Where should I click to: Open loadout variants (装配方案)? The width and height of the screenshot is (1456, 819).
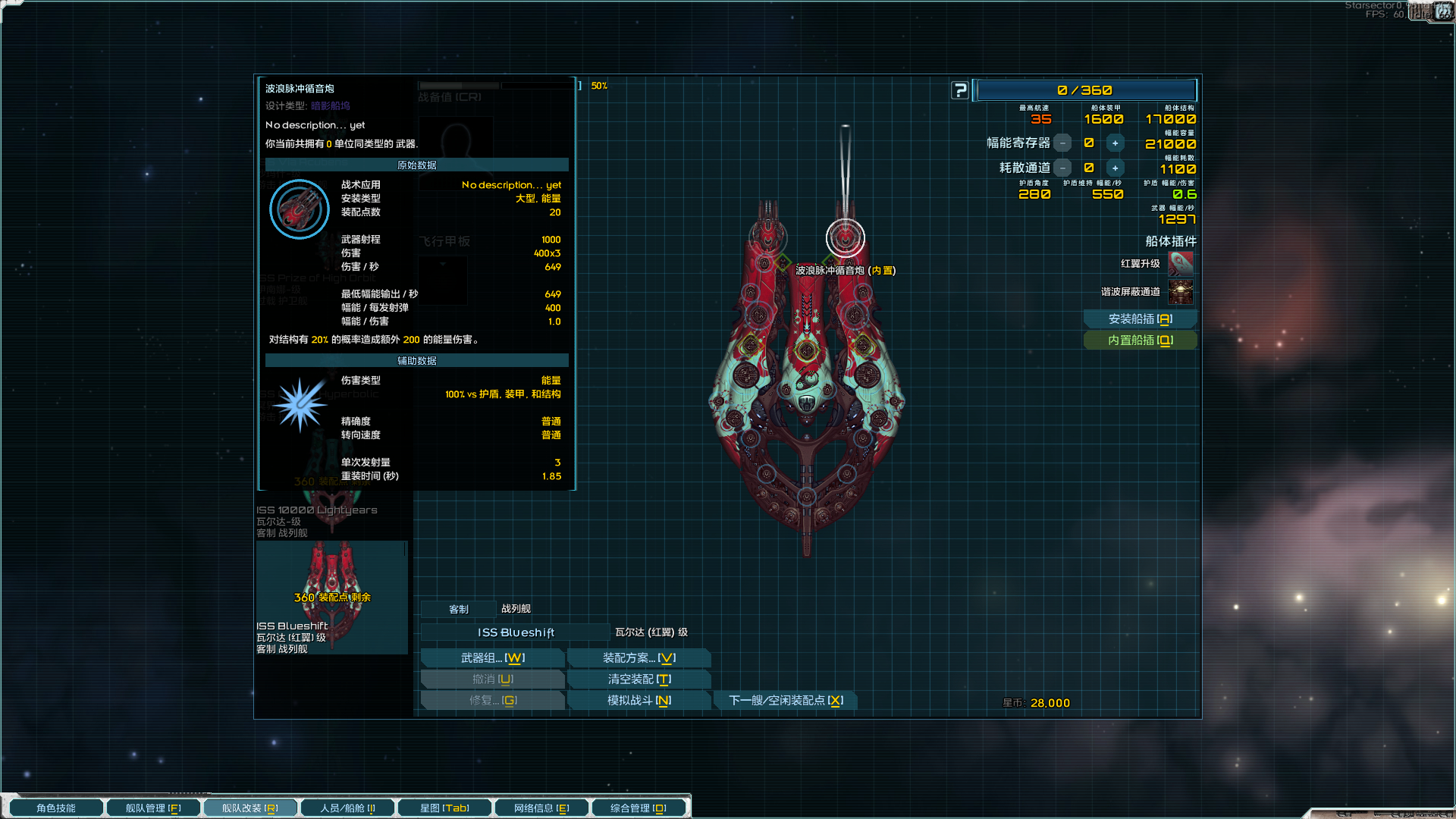pos(639,658)
